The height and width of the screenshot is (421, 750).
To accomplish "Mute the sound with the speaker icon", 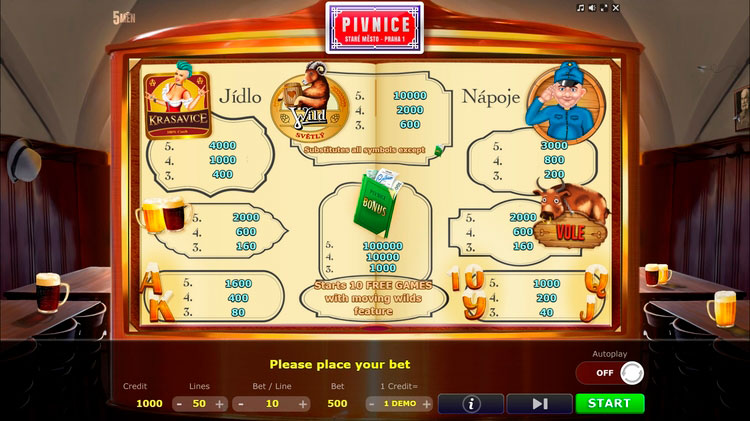I will [x=593, y=7].
